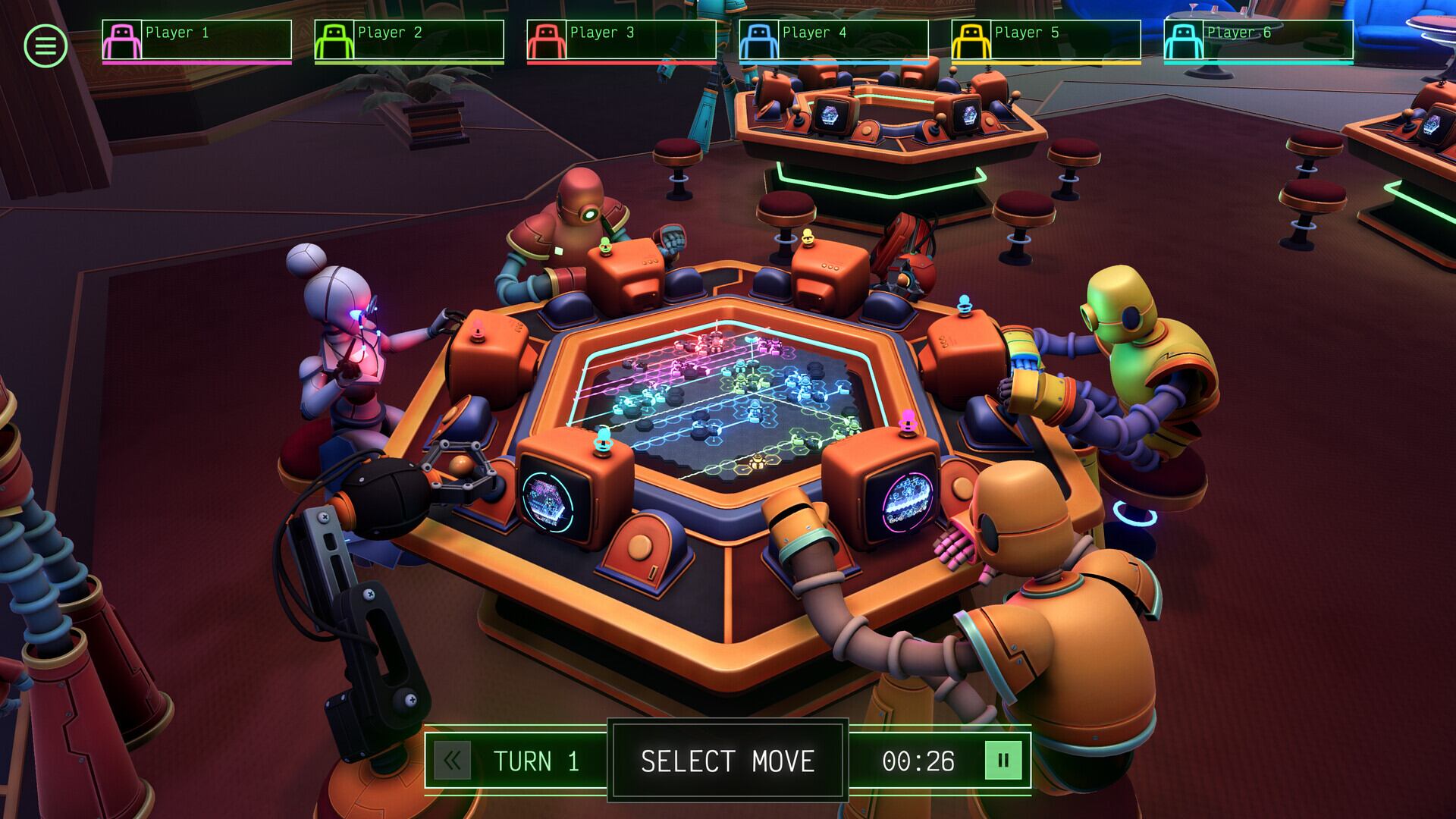
Task: Toggle pause on the match timer
Action: (1003, 761)
